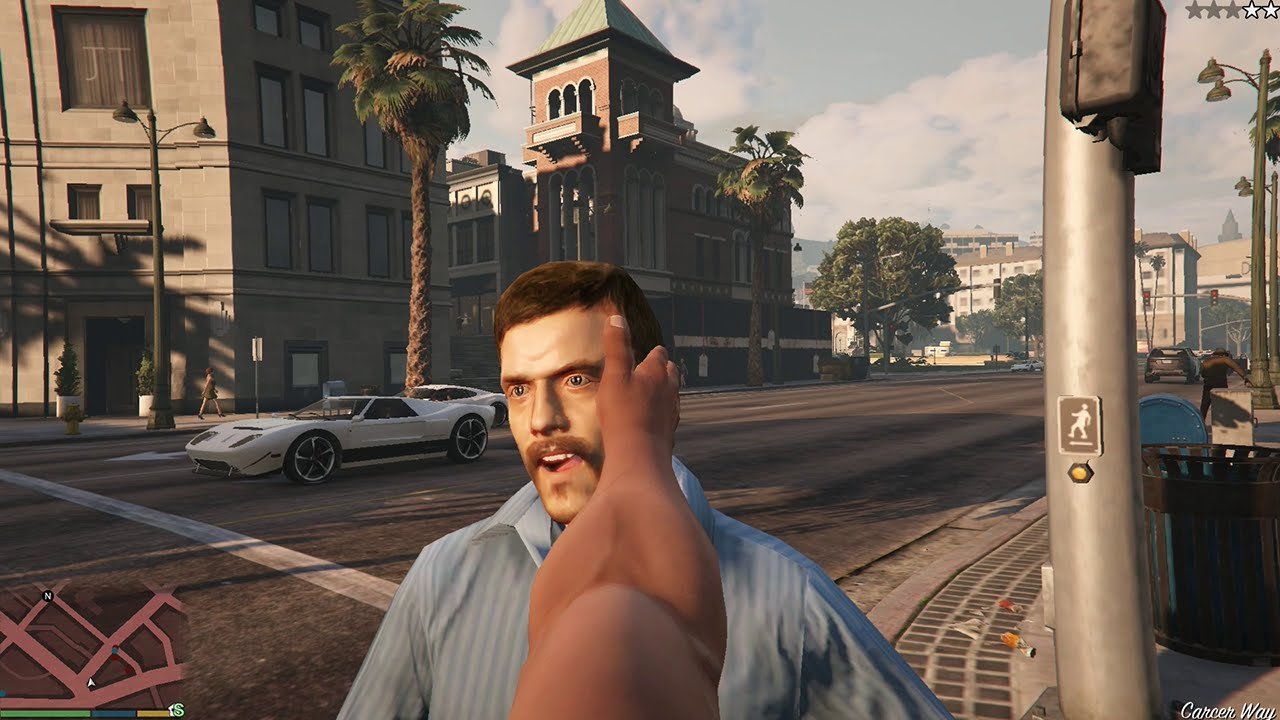
Task: Click the last empty wanted star
Action: pyautogui.click(x=1270, y=9)
